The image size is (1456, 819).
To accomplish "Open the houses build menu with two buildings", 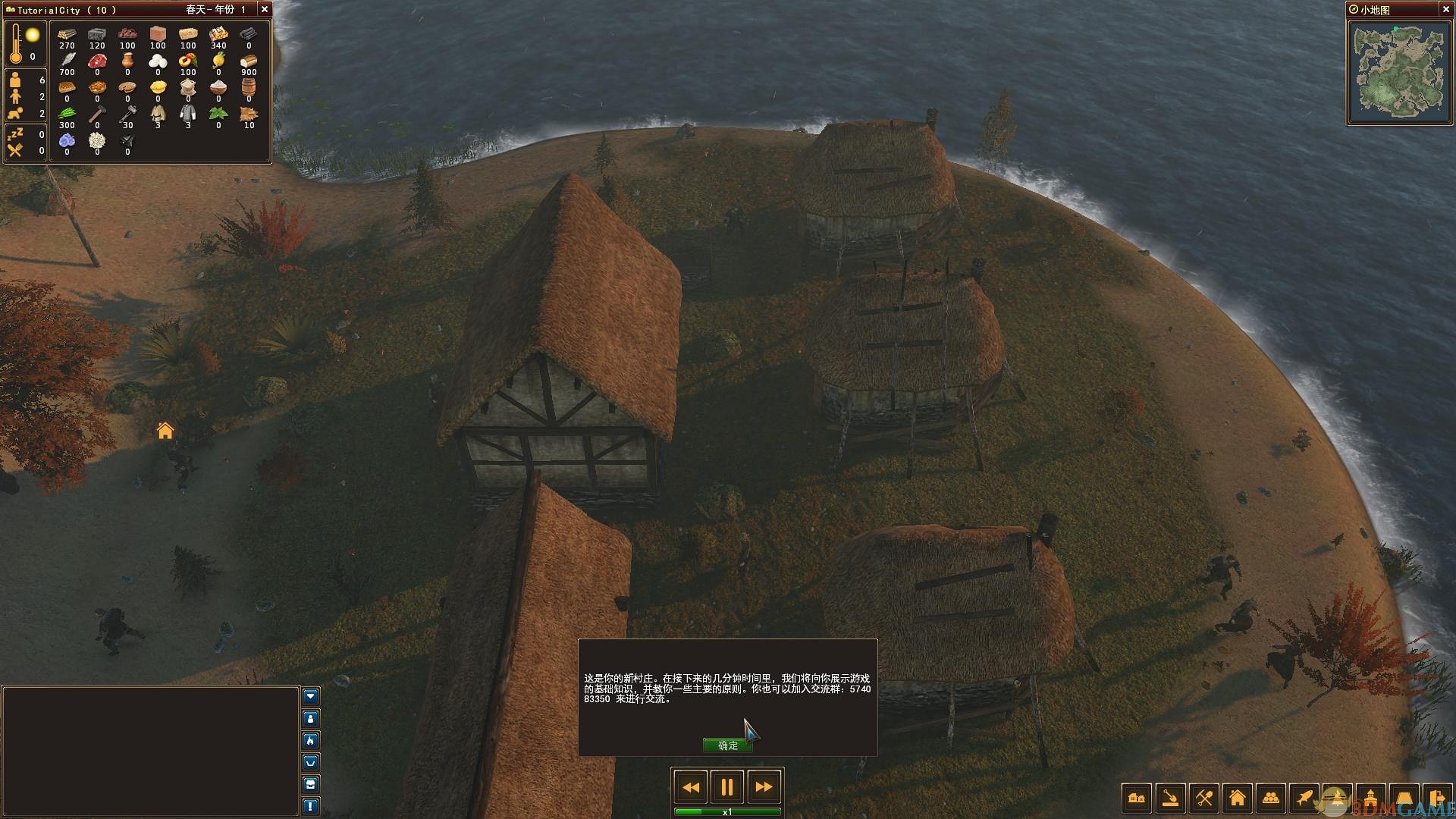I will (x=1137, y=798).
